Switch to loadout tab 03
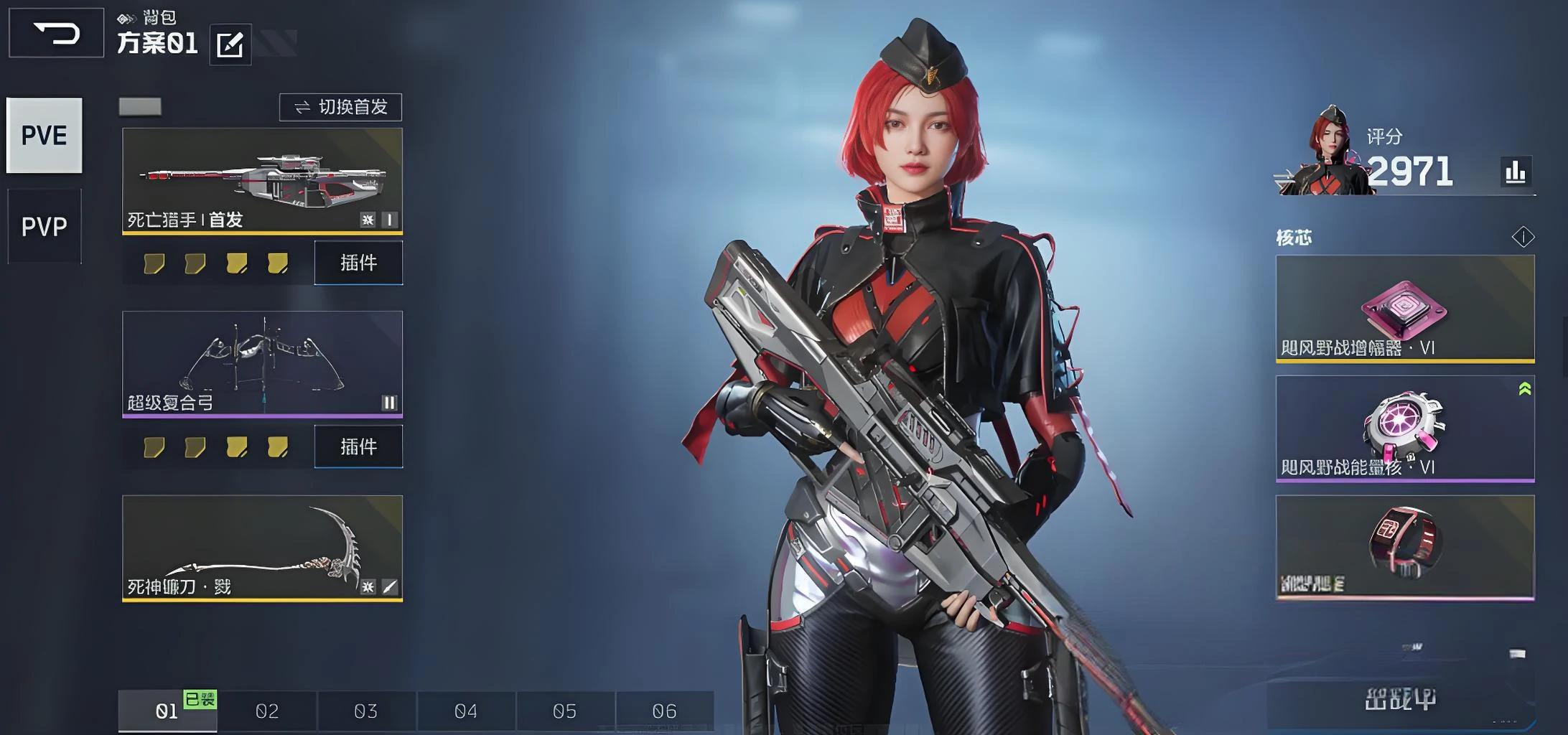 click(x=366, y=711)
